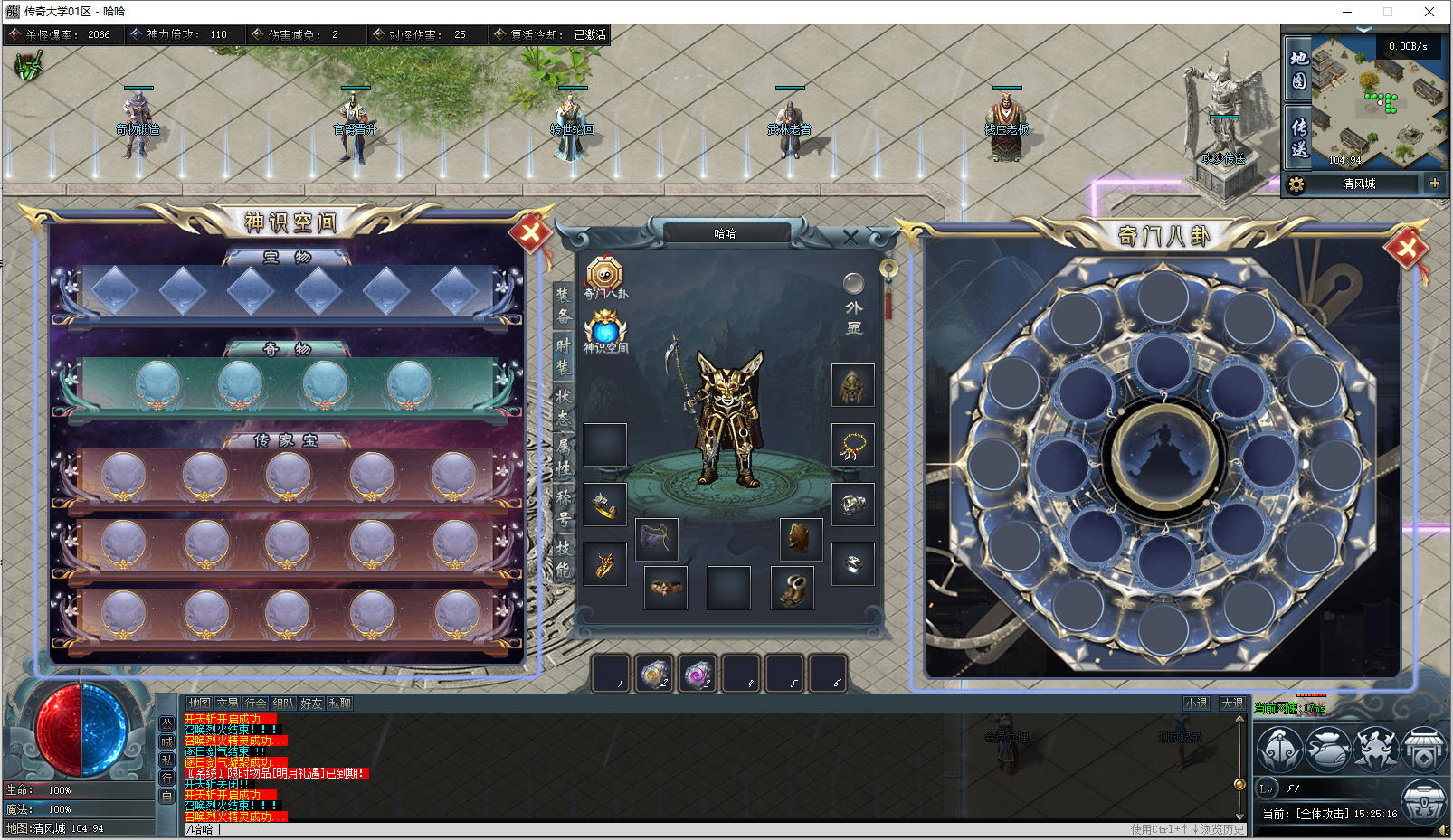Open 奇门八卦 from the character panel
Screen dimensions: 1453x840
click(x=604, y=276)
